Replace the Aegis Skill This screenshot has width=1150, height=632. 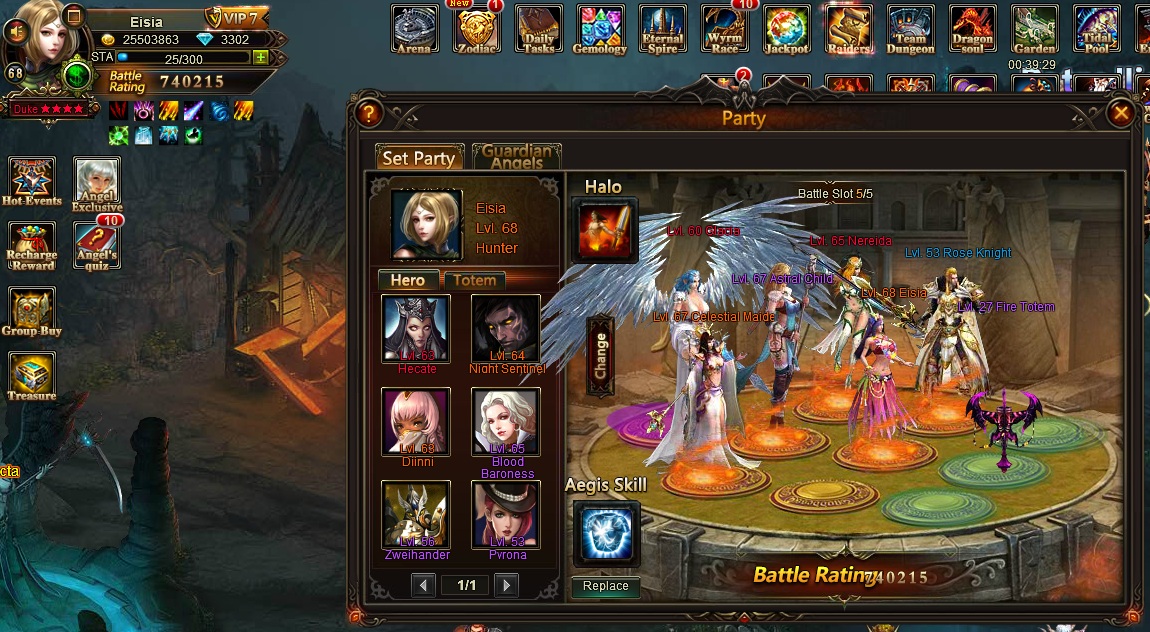click(605, 586)
